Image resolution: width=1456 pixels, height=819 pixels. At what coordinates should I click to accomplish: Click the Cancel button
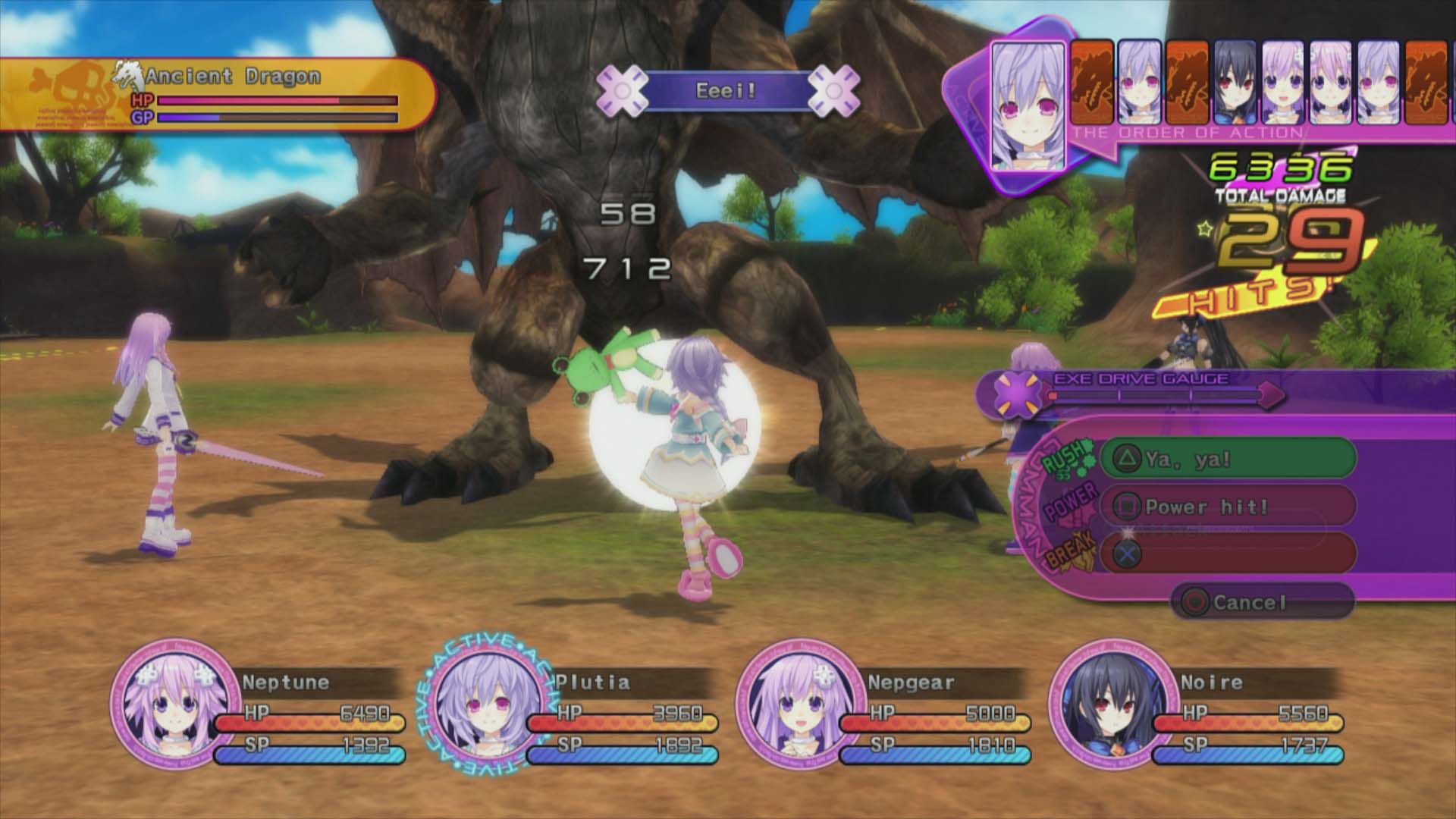tap(1247, 604)
